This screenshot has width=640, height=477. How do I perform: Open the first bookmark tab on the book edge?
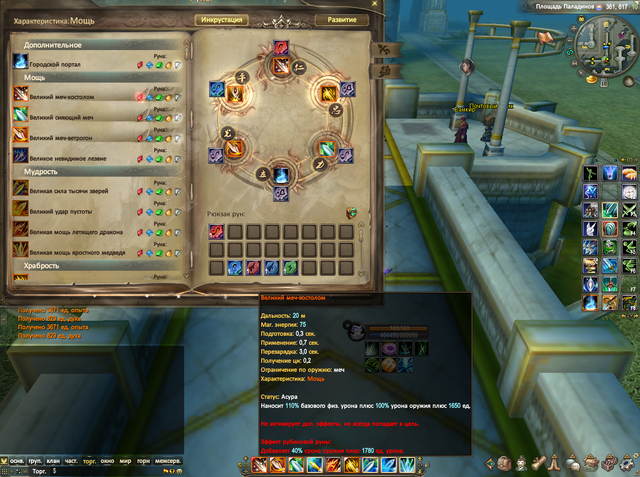tap(380, 48)
